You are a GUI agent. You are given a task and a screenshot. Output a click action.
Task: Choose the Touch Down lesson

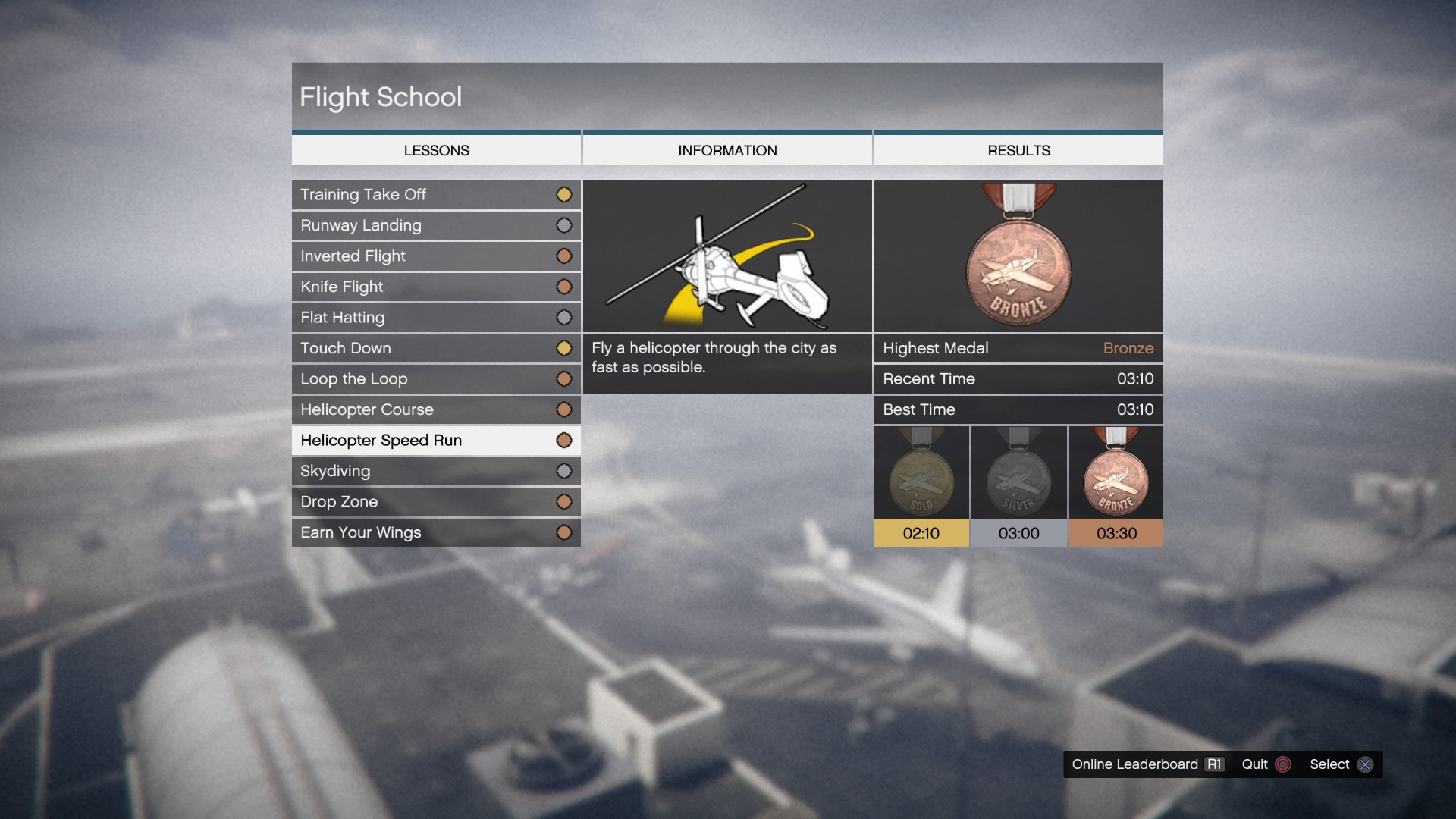(x=436, y=348)
